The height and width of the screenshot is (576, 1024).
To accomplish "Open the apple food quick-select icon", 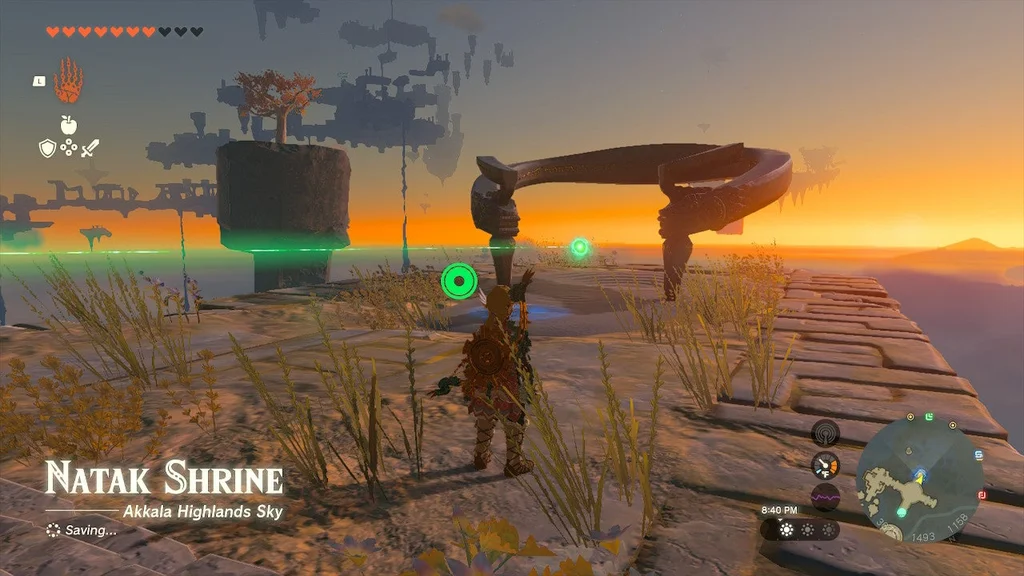I will 68,125.
